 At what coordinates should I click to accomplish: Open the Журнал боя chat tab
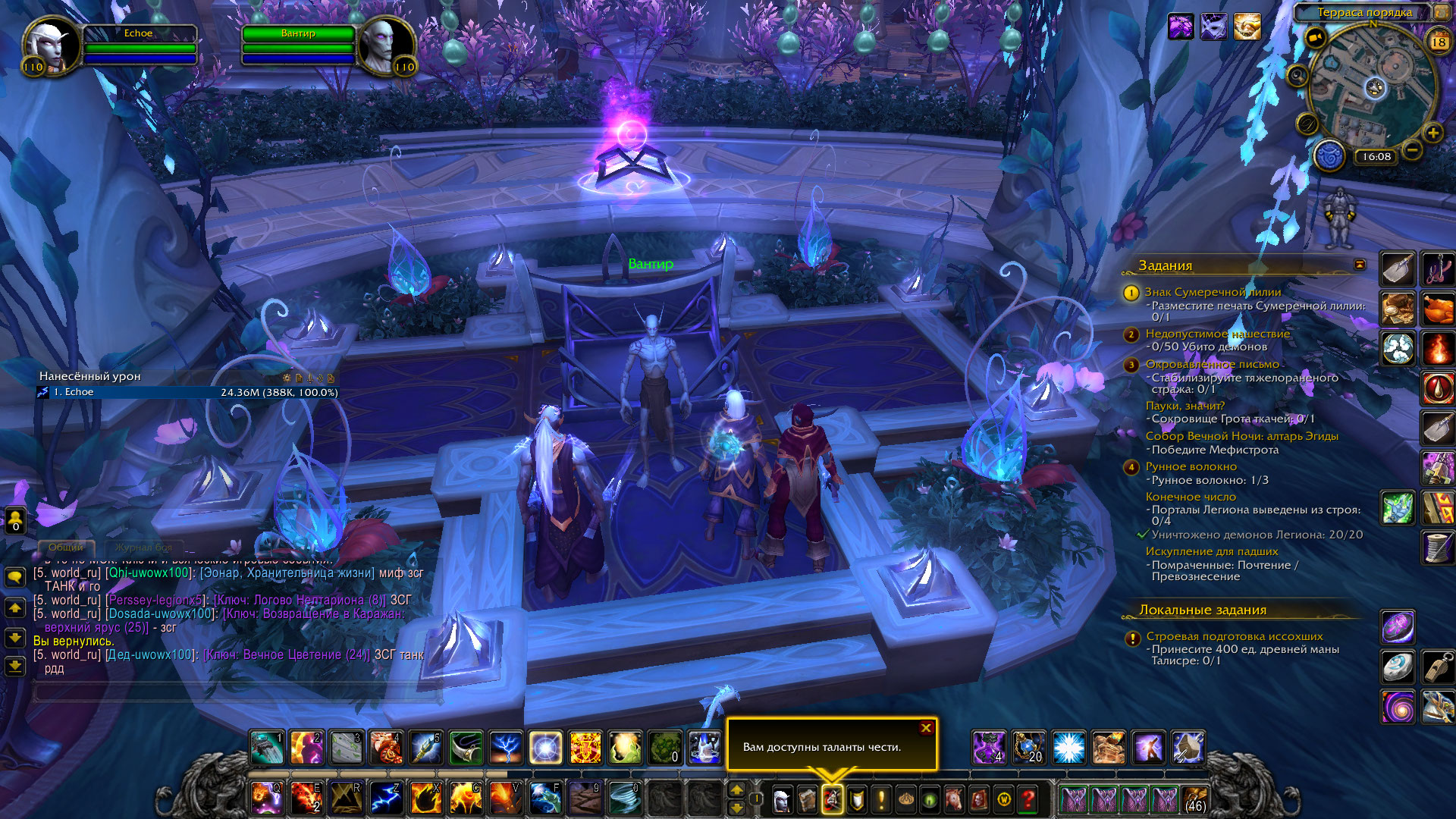pyautogui.click(x=143, y=547)
